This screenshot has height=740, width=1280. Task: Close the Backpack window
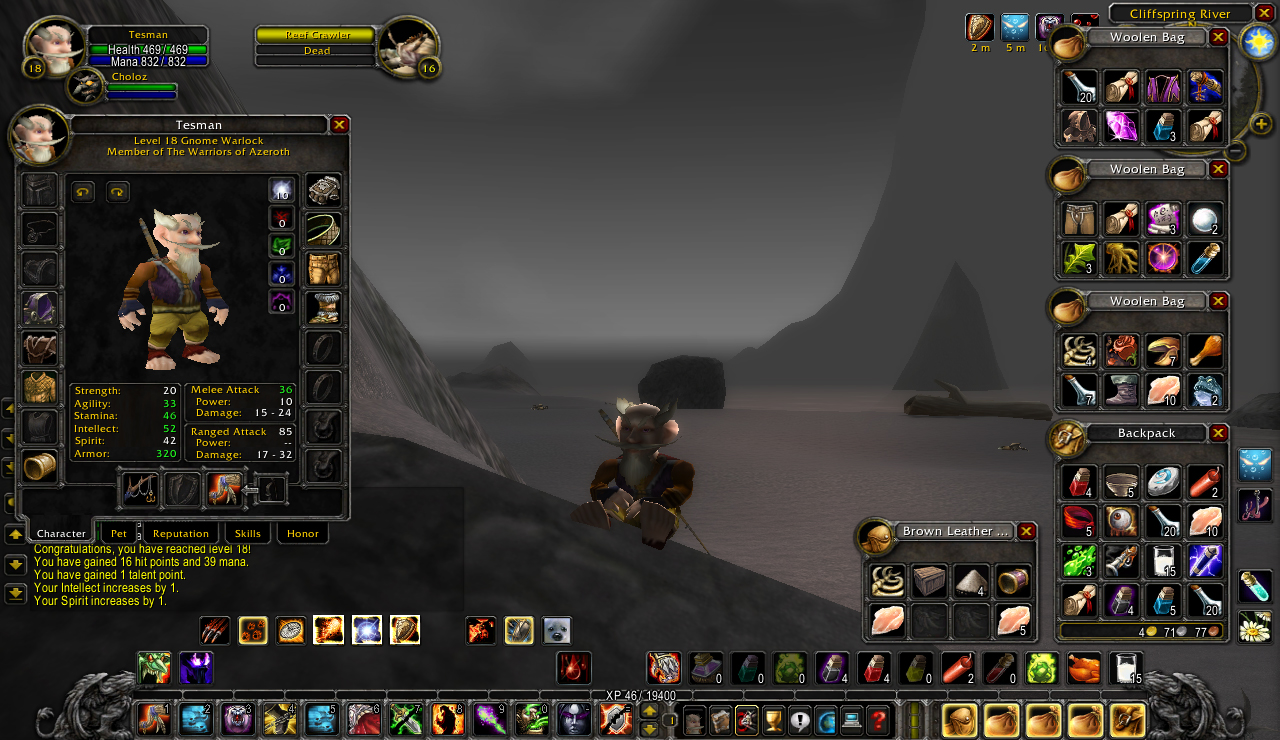pos(1218,433)
